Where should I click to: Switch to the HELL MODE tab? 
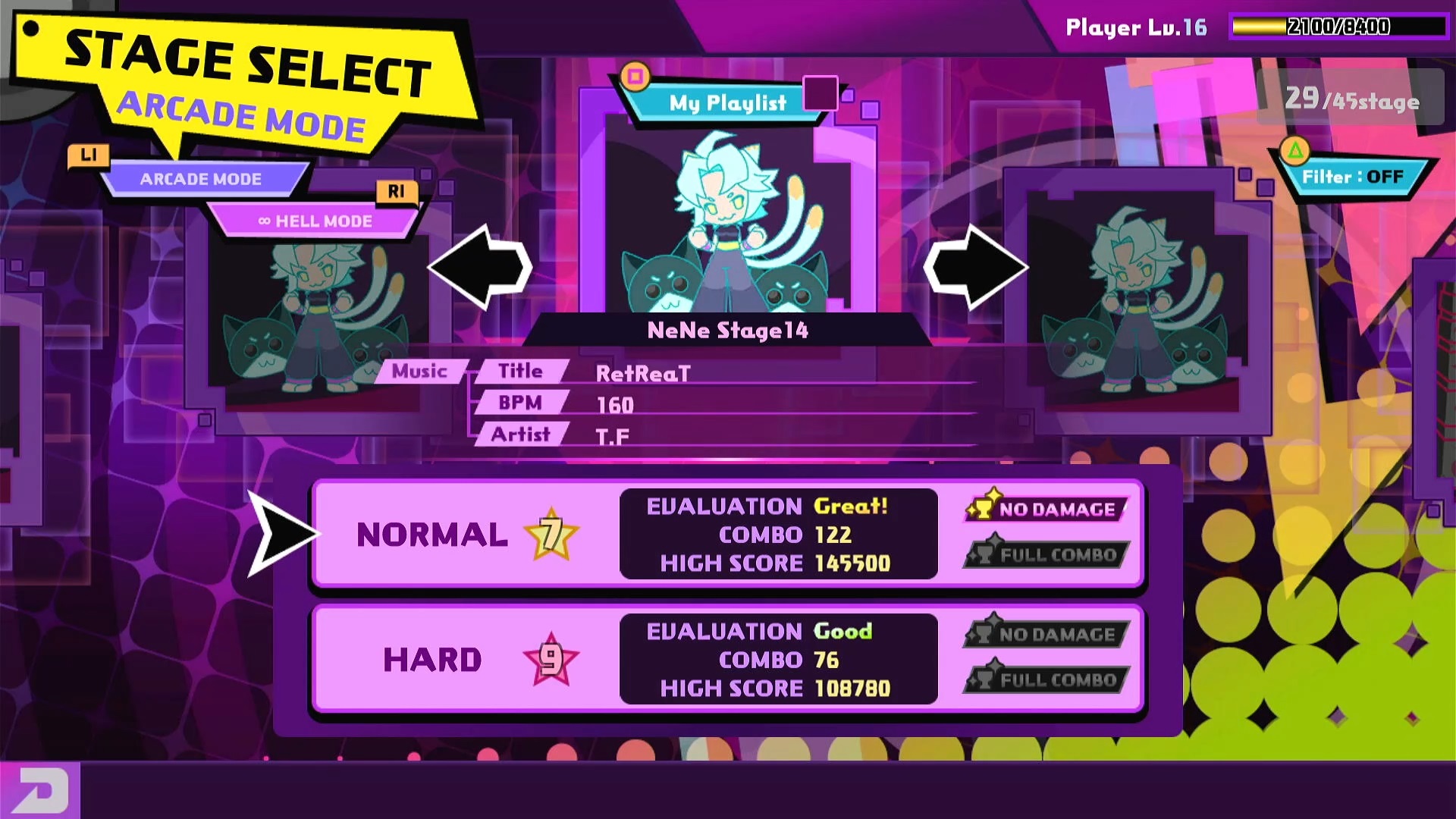315,221
